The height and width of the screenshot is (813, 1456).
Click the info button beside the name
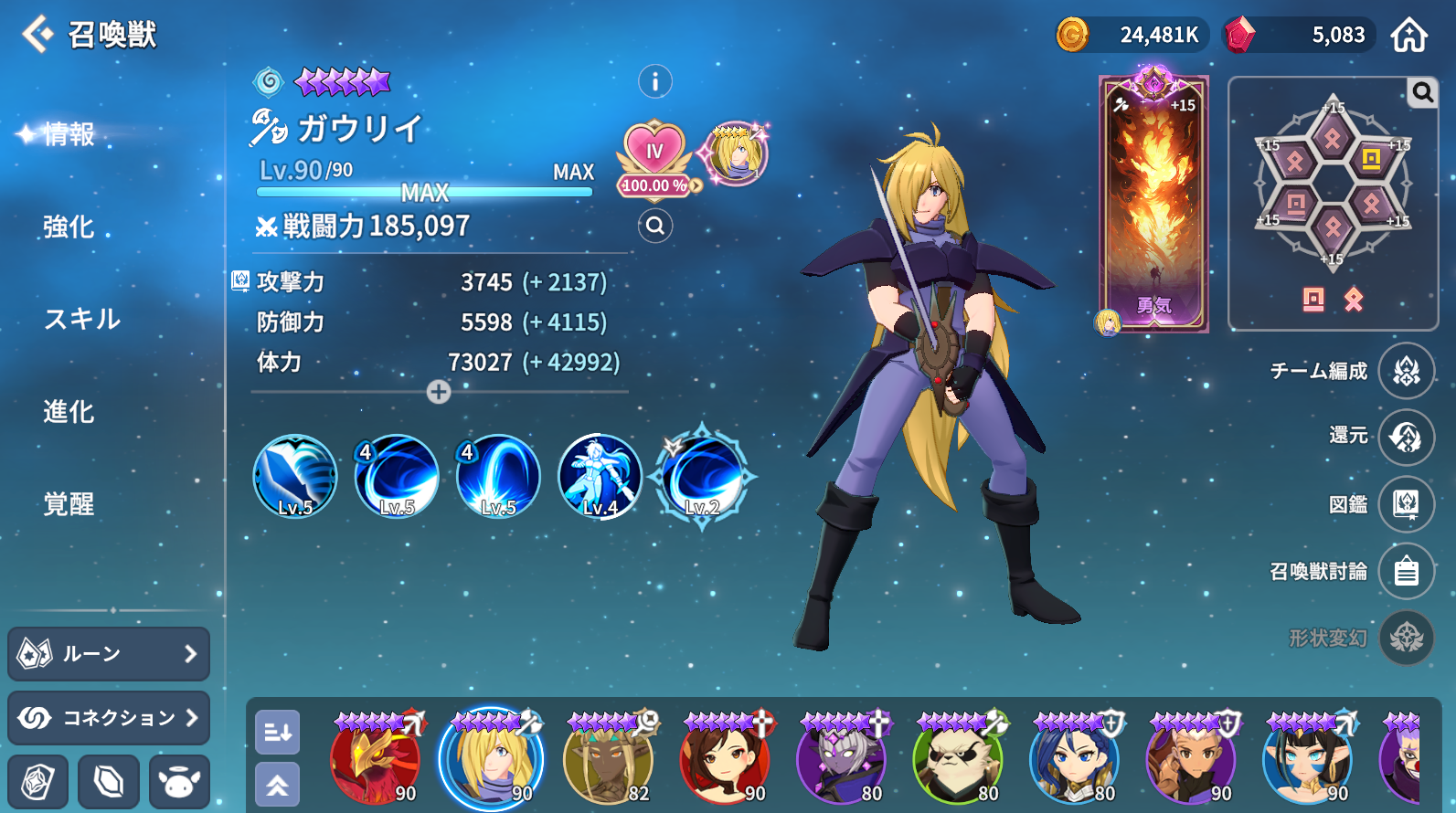click(x=654, y=82)
